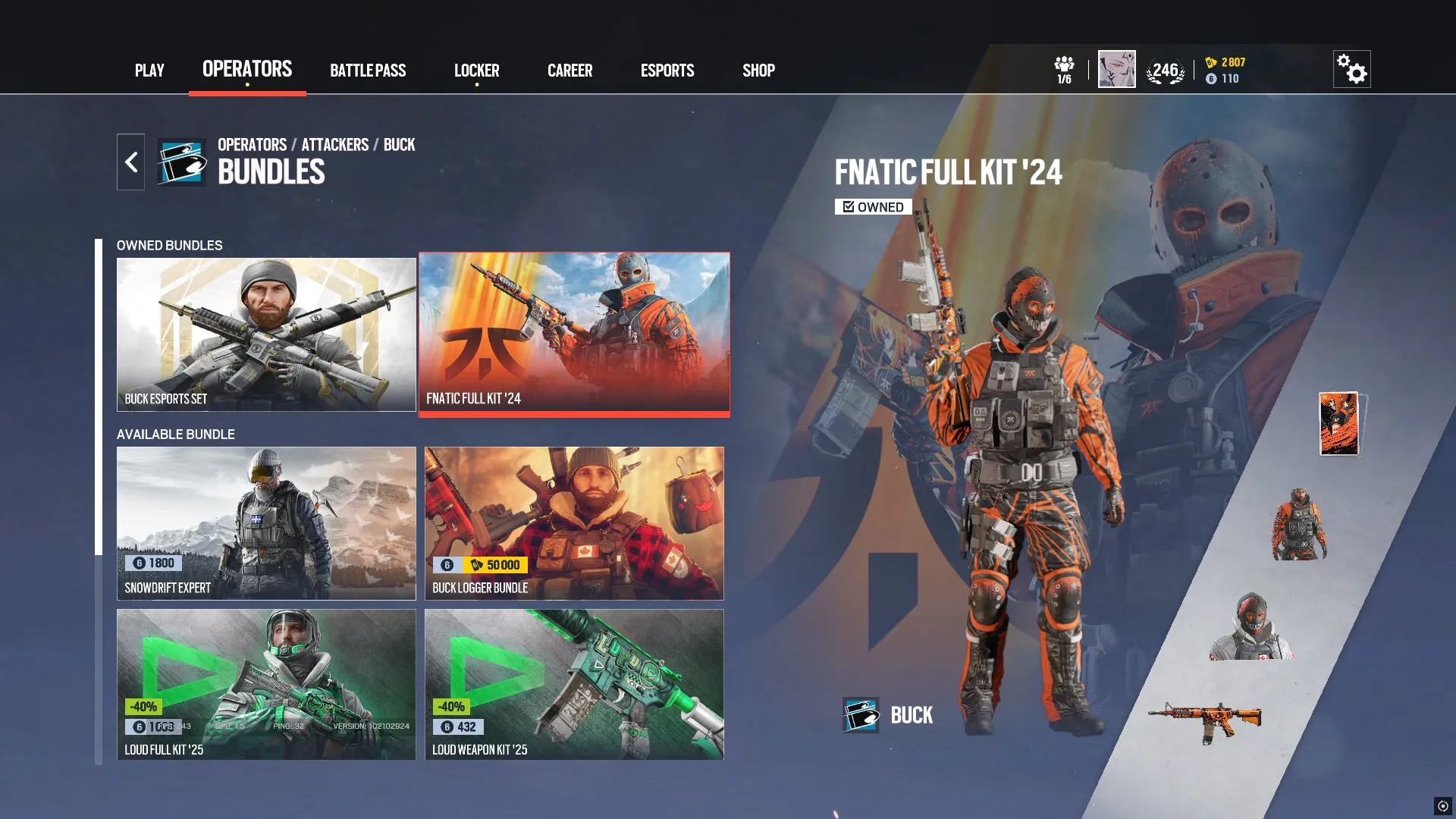Click the OPERATORS breadcrumb link

(250, 145)
